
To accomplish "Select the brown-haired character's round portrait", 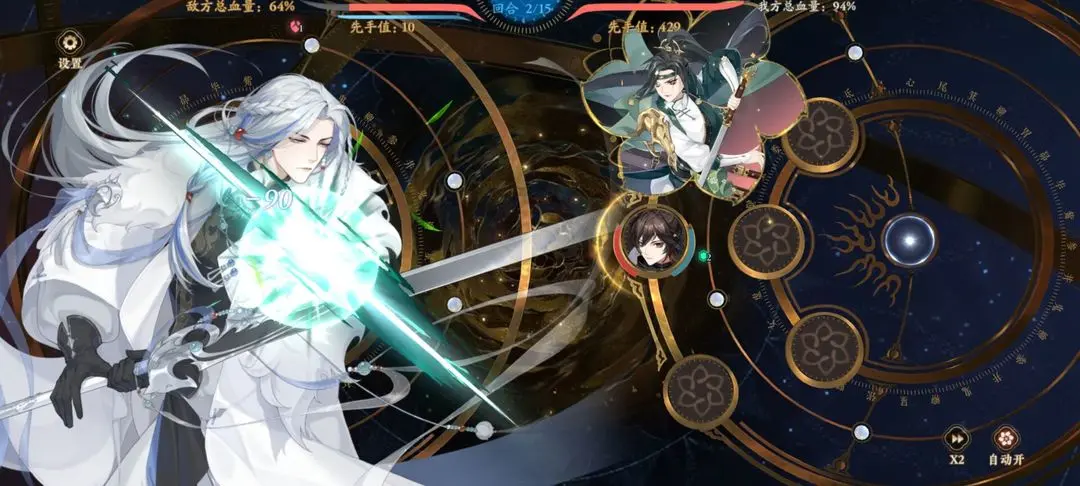I will (x=645, y=239).
